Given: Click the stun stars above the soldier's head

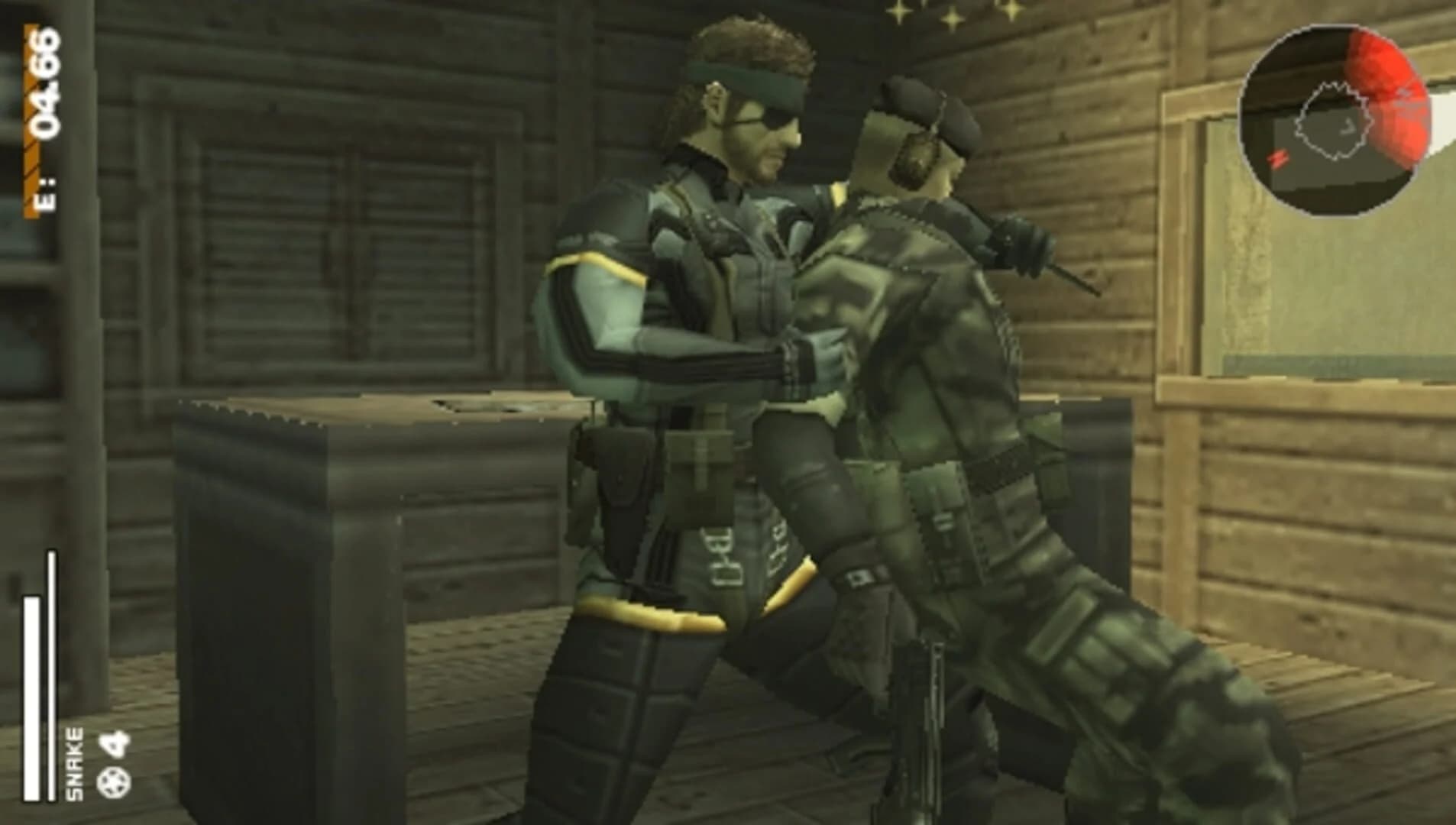Looking at the screenshot, I should pyautogui.click(x=951, y=17).
